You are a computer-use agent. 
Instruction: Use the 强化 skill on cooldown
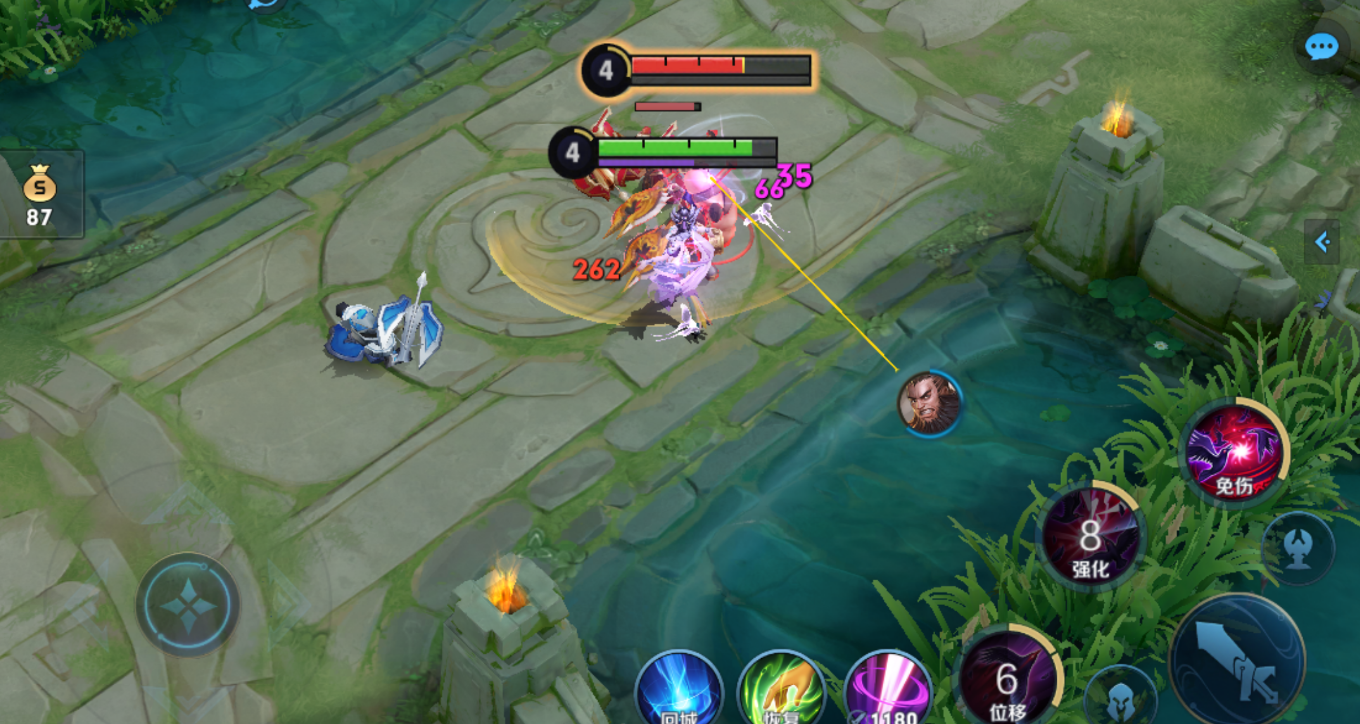tap(1090, 538)
